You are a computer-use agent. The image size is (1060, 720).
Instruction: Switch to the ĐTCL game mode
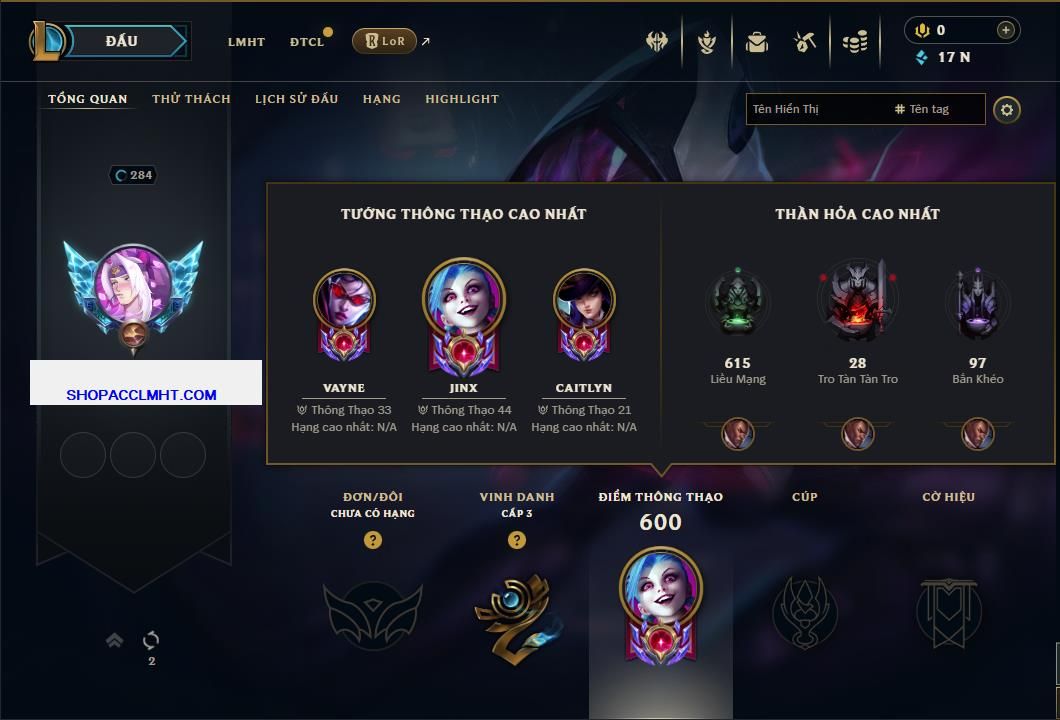click(307, 42)
